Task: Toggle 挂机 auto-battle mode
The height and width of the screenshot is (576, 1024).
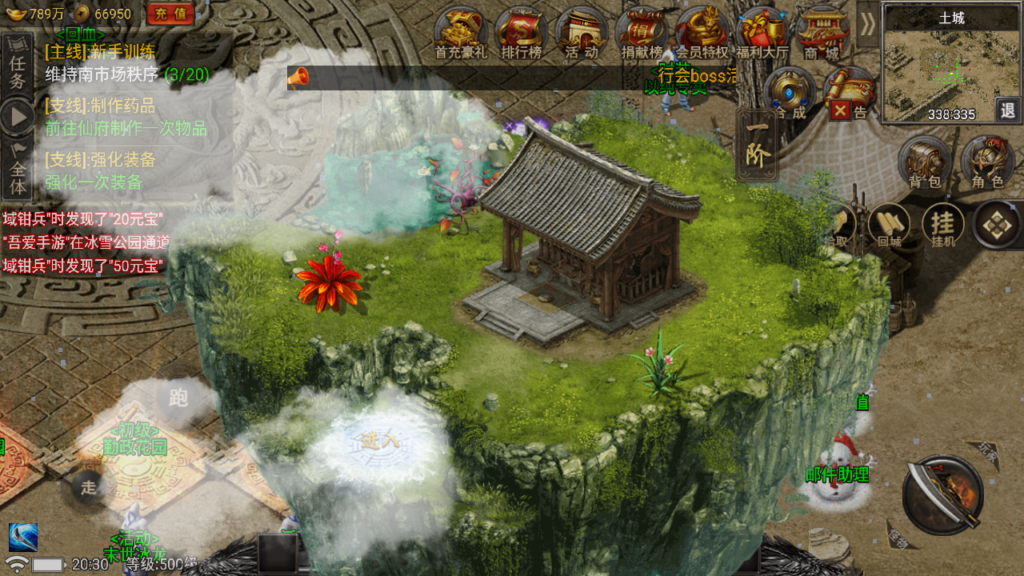Action: (942, 226)
